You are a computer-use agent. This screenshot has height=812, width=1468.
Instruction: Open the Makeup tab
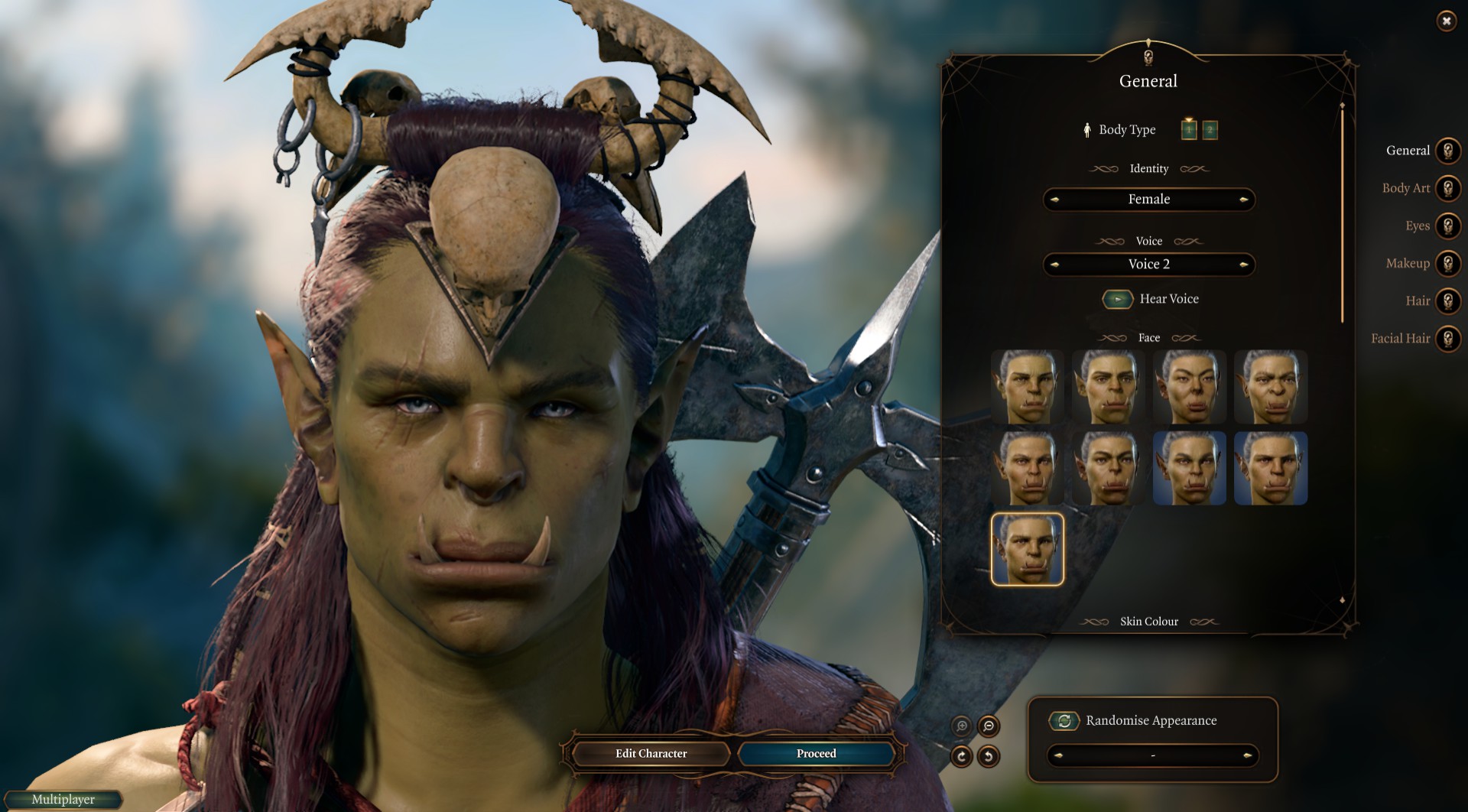coord(1447,263)
